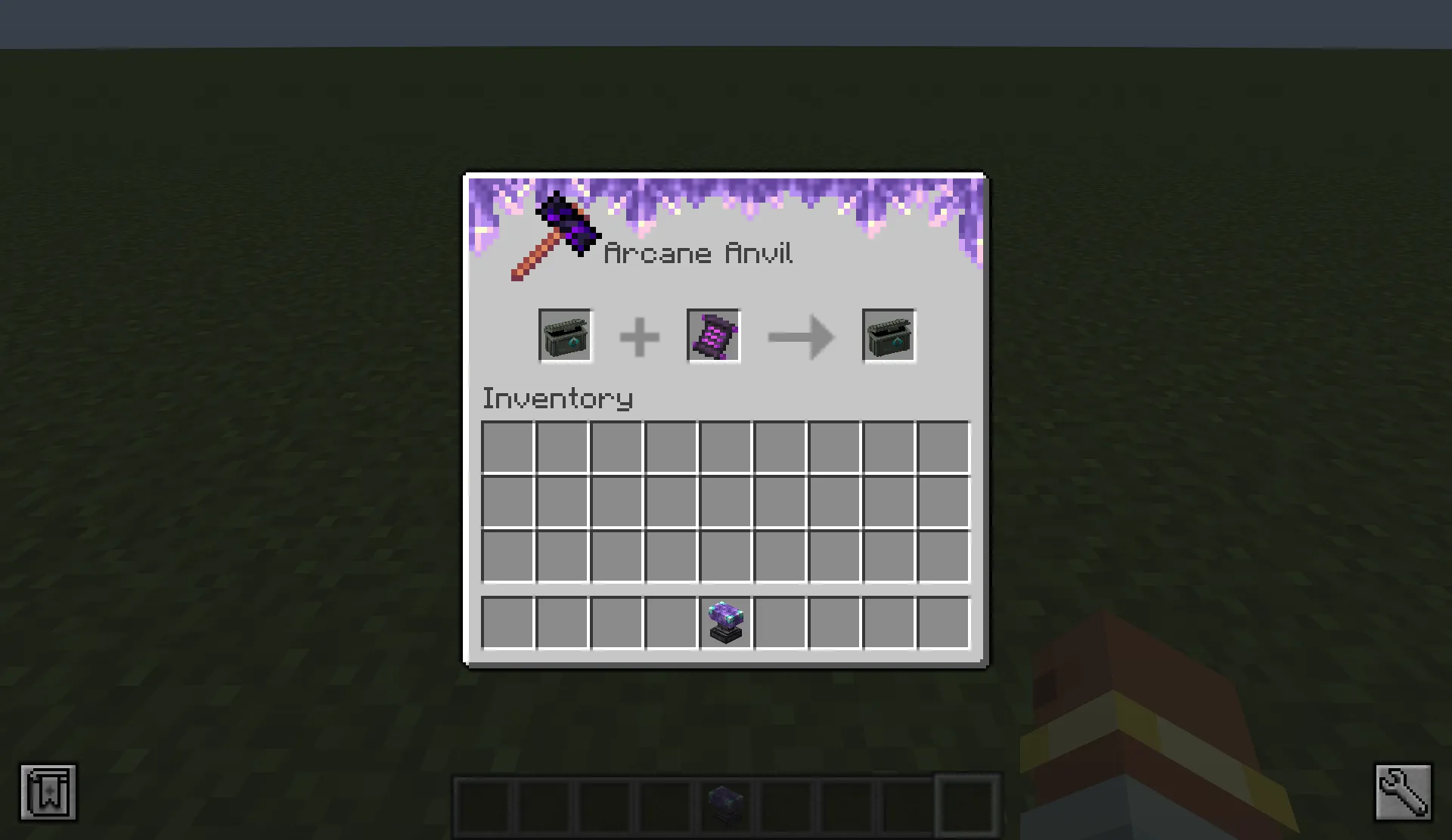This screenshot has height=840, width=1452.
Task: Select the enchanted scroll recipe ingredient
Action: pyautogui.click(x=713, y=336)
